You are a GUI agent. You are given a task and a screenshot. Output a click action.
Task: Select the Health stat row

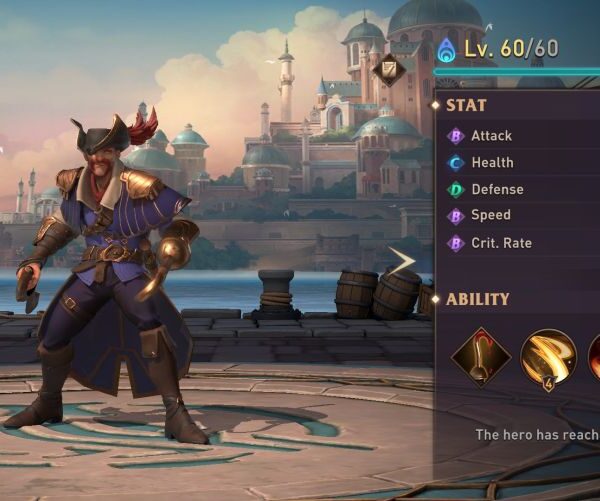click(x=492, y=163)
